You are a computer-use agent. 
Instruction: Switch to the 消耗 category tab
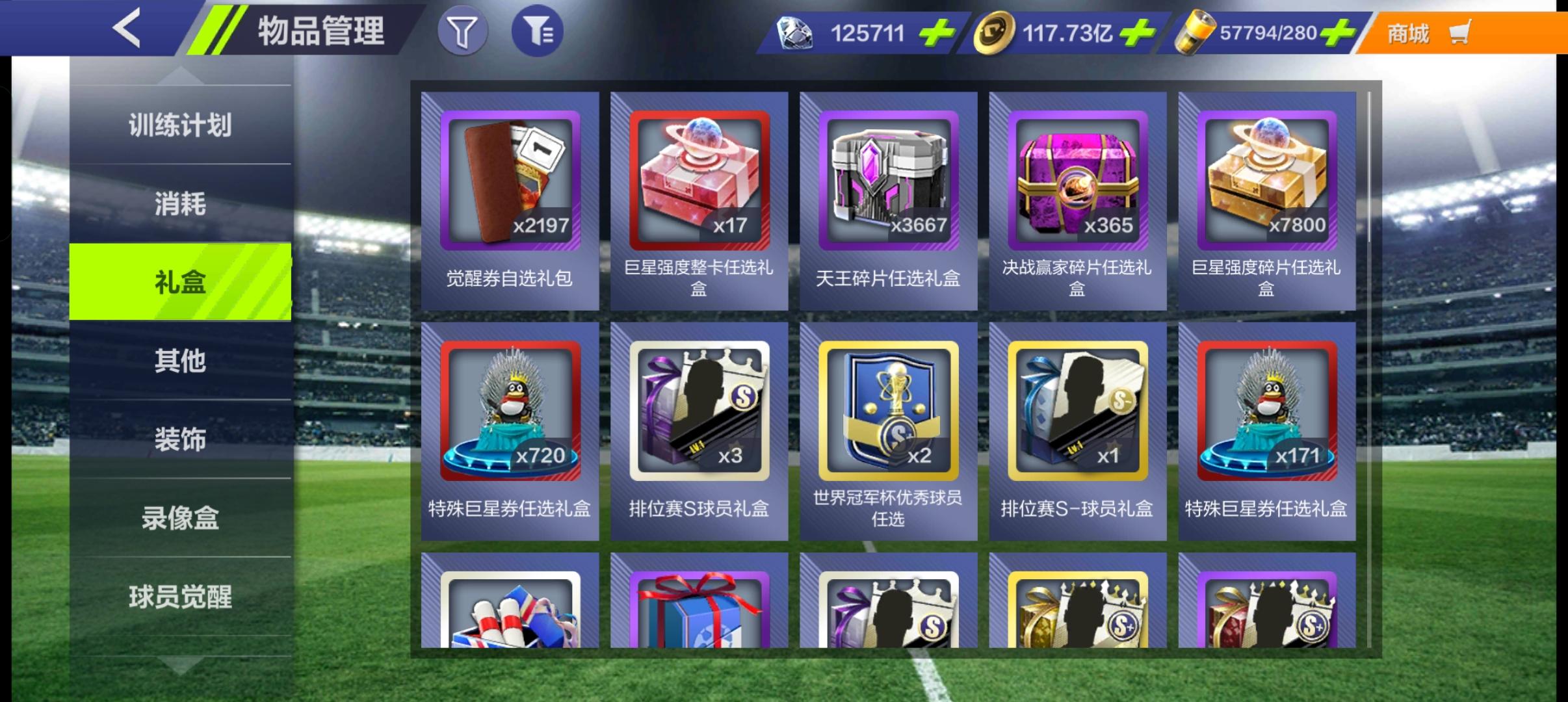180,204
